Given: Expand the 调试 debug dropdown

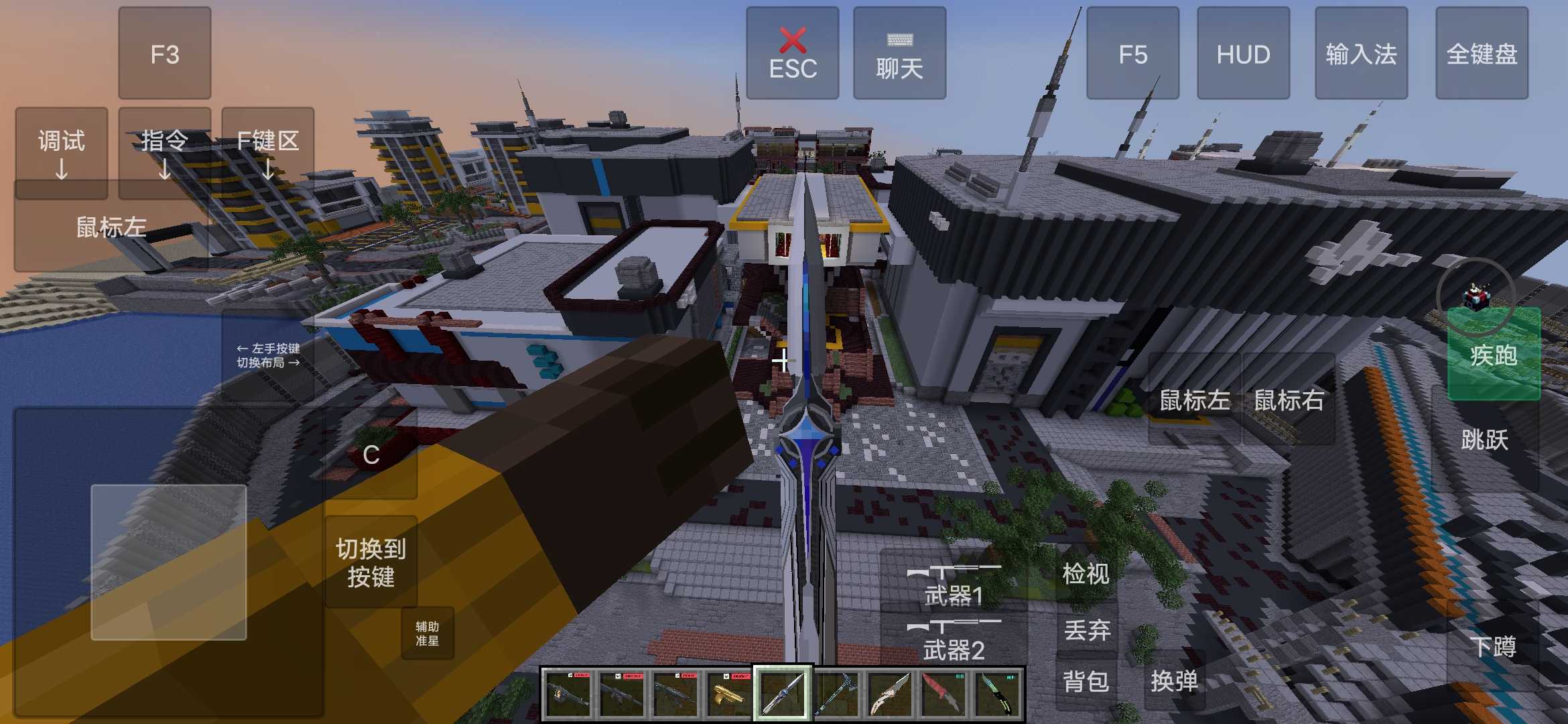Looking at the screenshot, I should click(x=62, y=153).
